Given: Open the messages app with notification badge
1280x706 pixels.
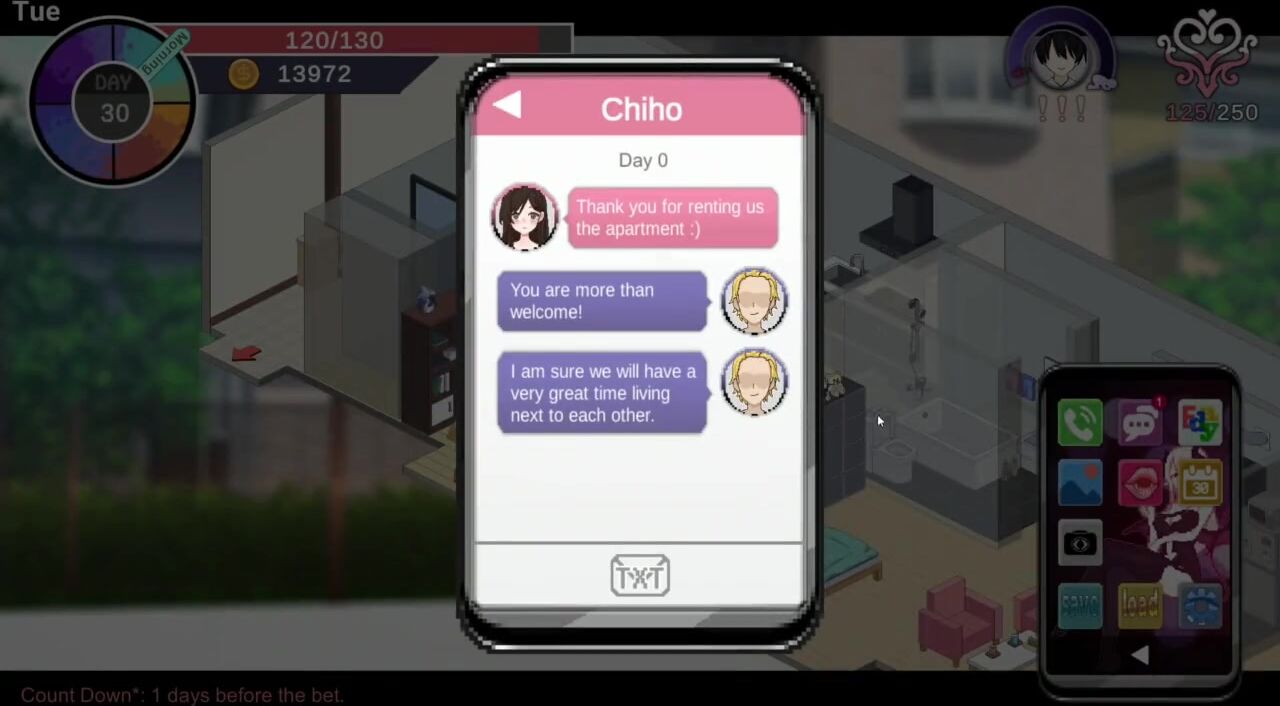Looking at the screenshot, I should 1140,423.
